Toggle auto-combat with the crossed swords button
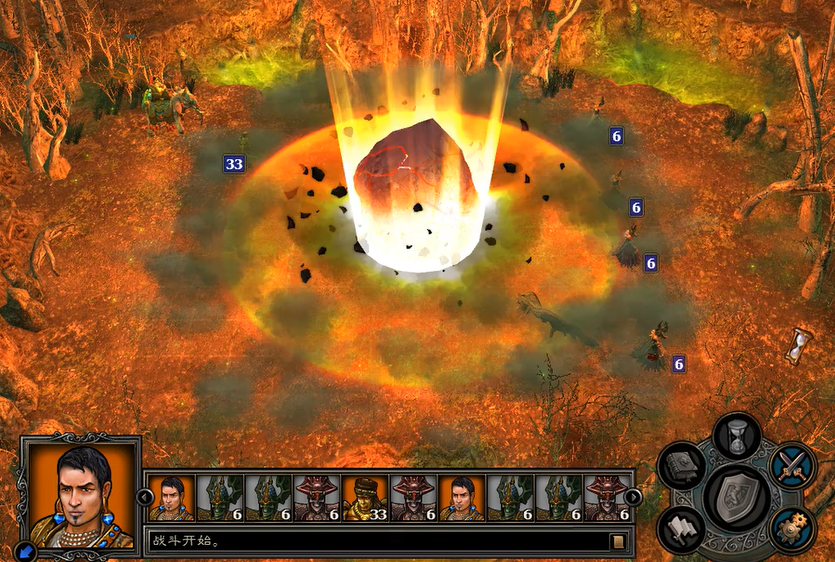The image size is (835, 562). 793,466
